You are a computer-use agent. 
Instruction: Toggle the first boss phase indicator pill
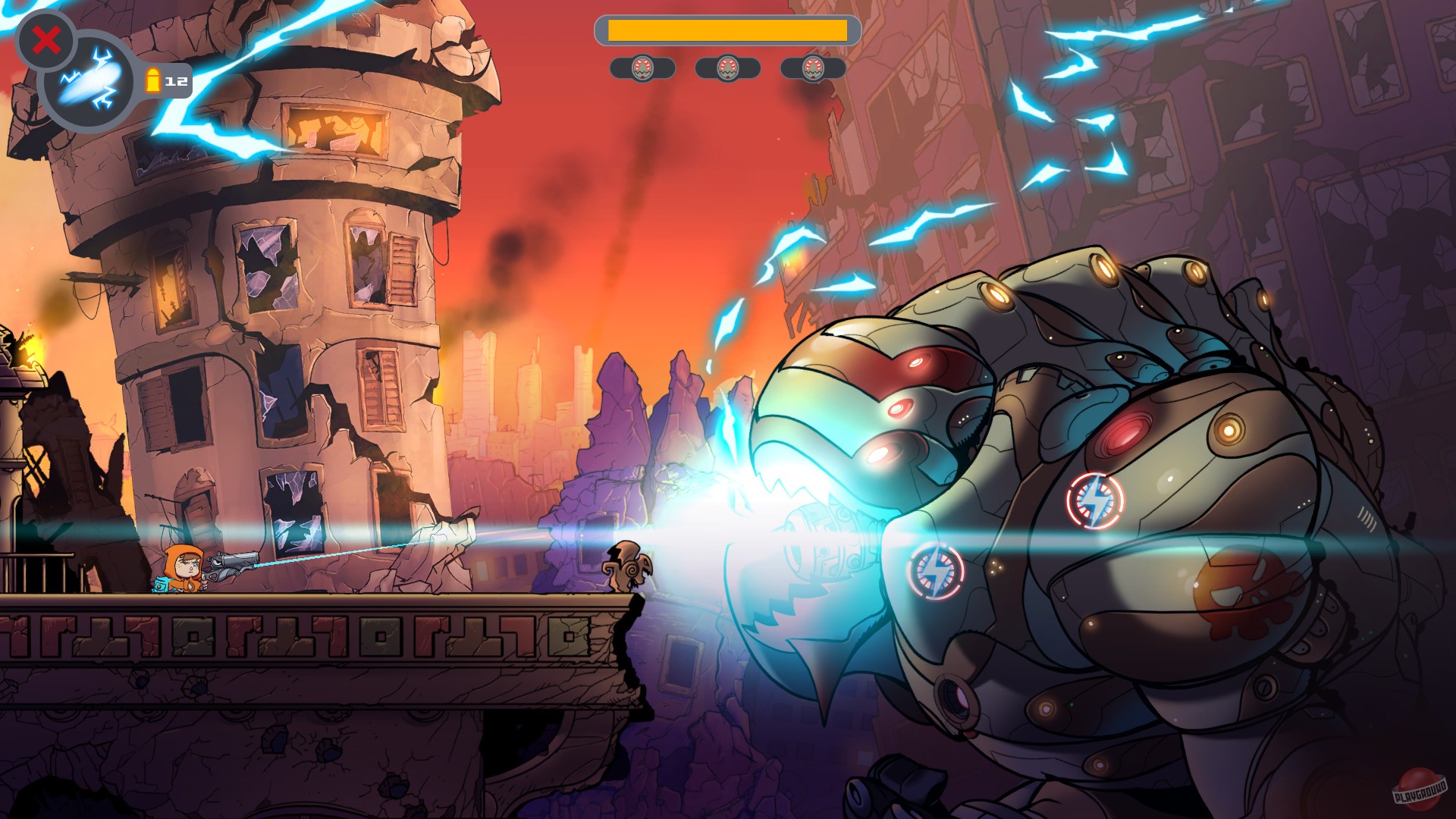(x=644, y=68)
